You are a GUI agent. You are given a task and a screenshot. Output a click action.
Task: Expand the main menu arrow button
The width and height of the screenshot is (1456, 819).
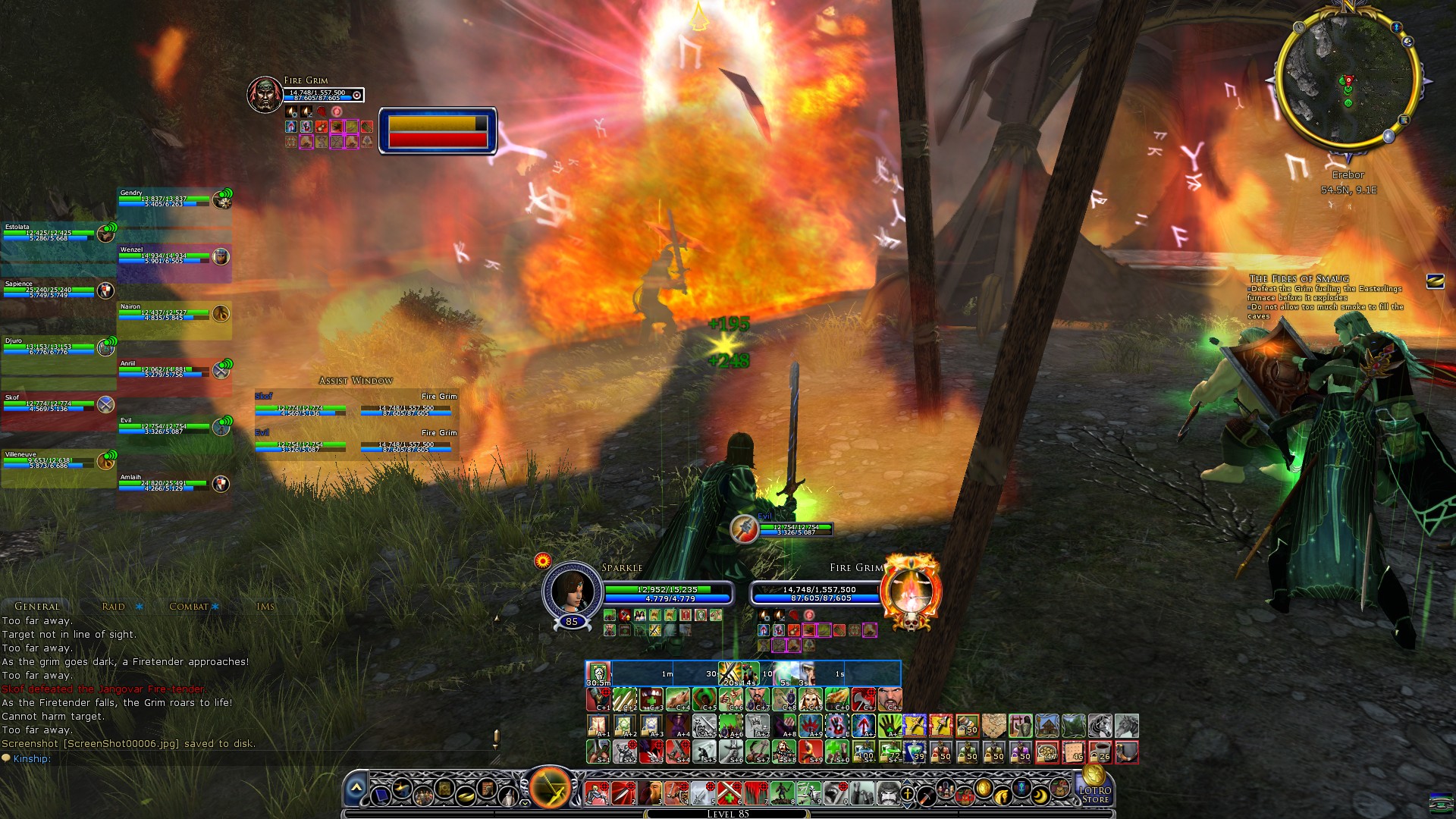tap(356, 789)
